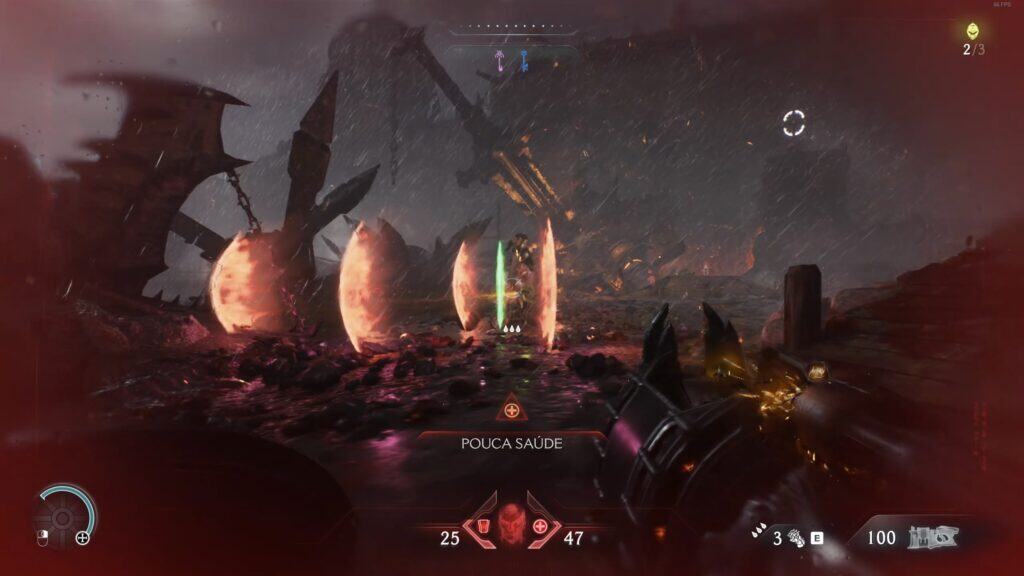Click the low health warning triangle
1024x576 pixels.
pos(511,410)
